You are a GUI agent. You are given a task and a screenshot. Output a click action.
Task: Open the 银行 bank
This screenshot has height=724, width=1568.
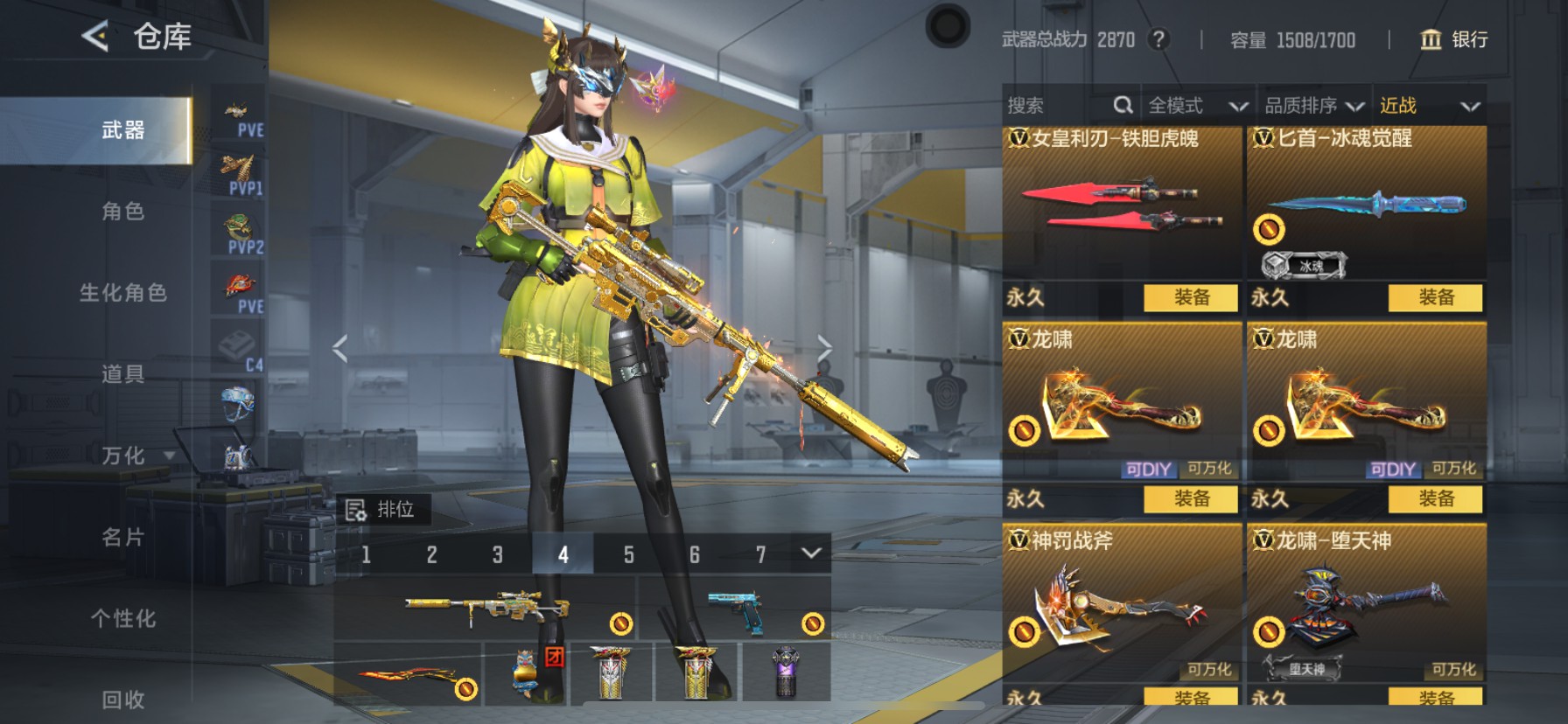coord(1454,39)
